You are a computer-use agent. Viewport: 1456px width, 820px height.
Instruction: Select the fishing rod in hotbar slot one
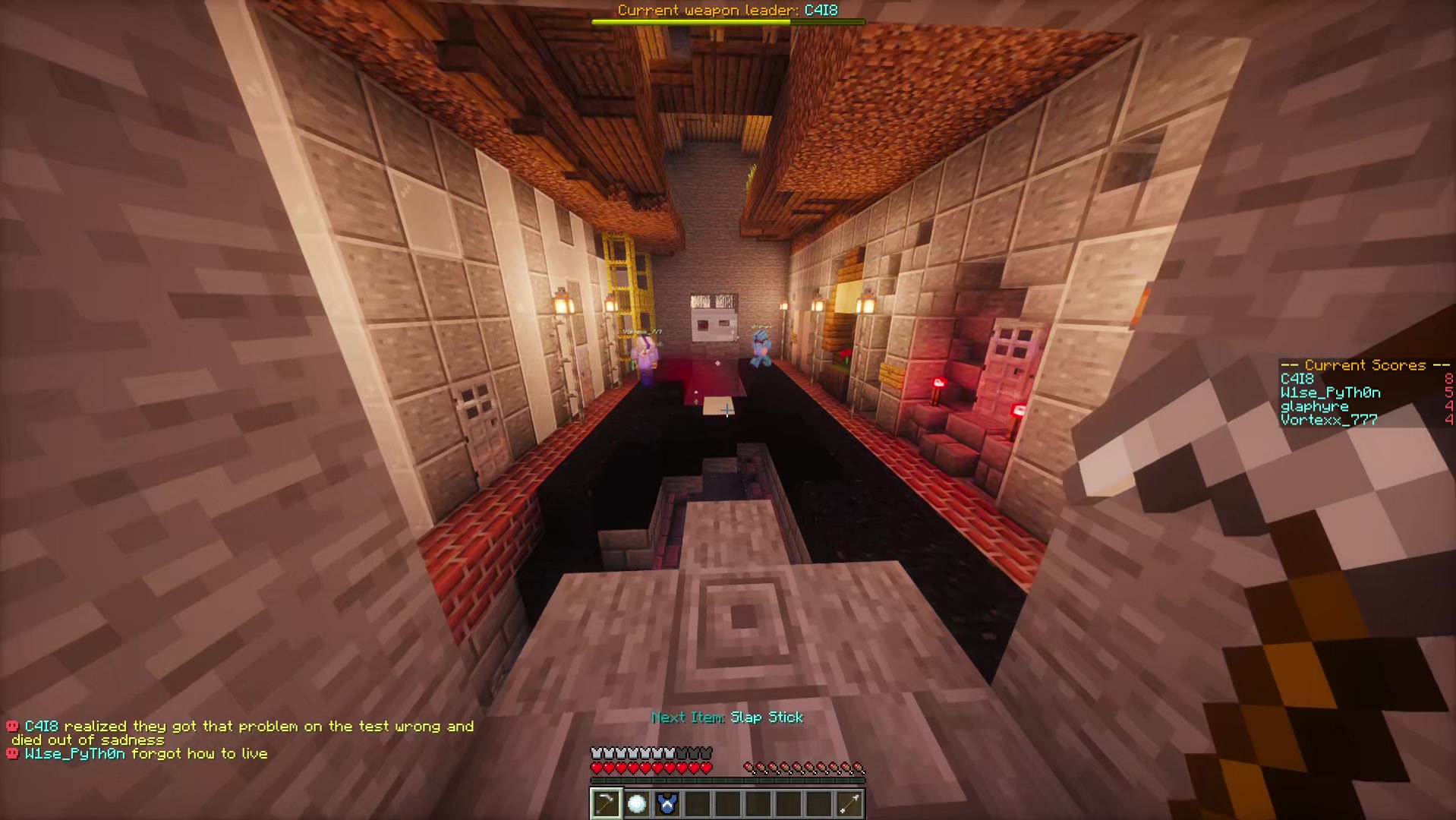[606, 803]
